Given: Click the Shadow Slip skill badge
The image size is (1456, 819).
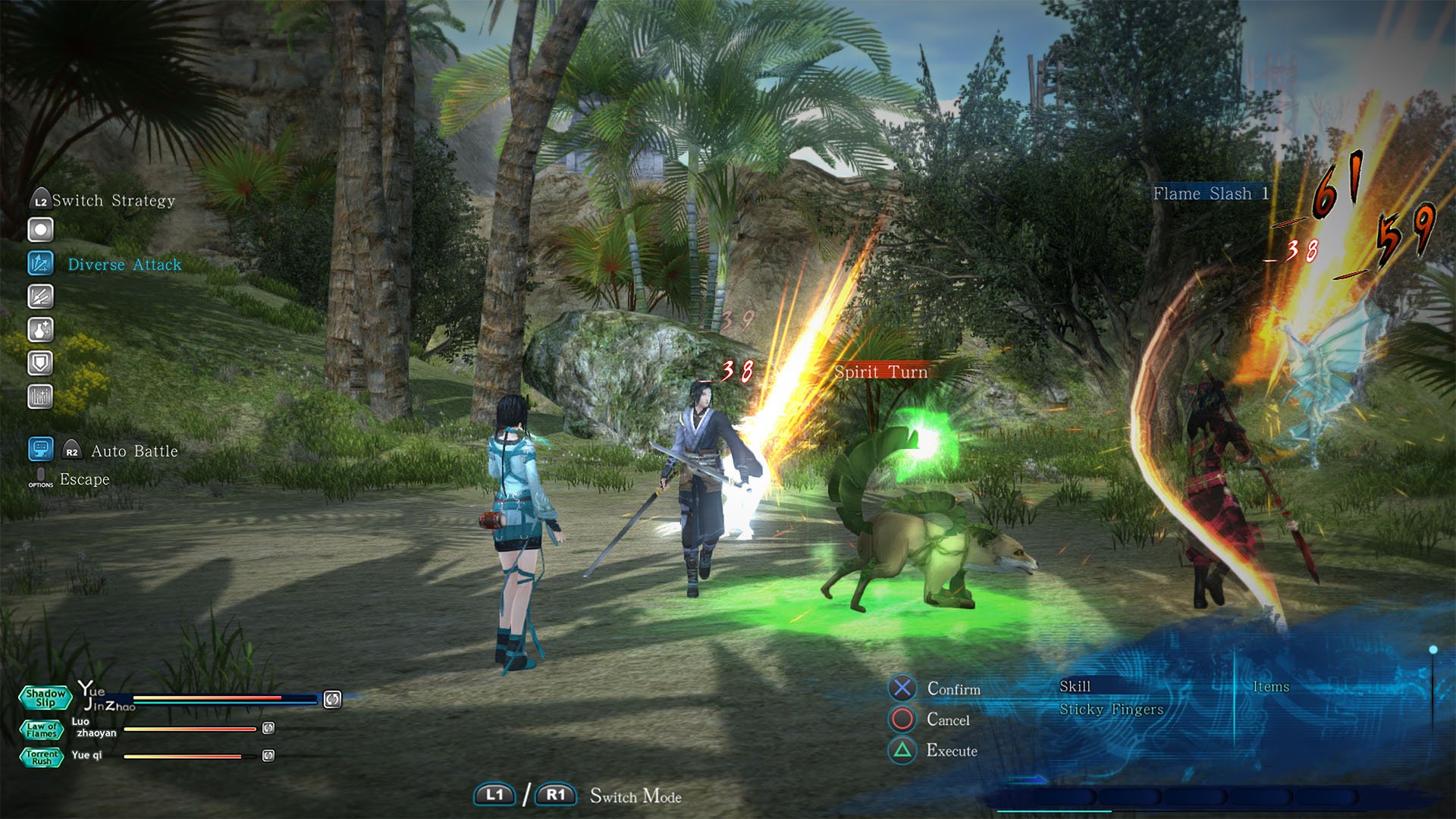Looking at the screenshot, I should click(45, 698).
